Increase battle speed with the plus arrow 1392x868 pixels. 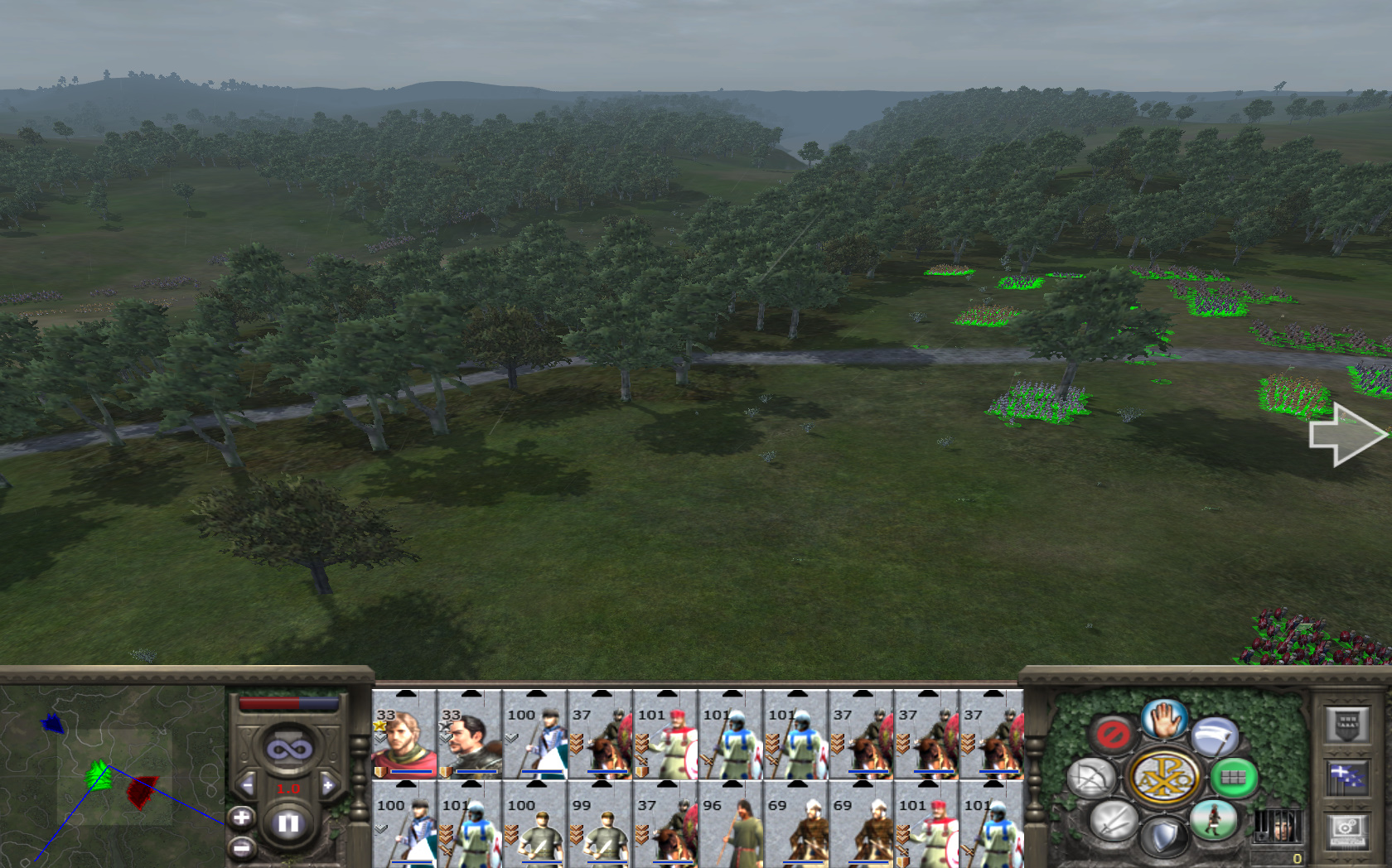[x=328, y=785]
